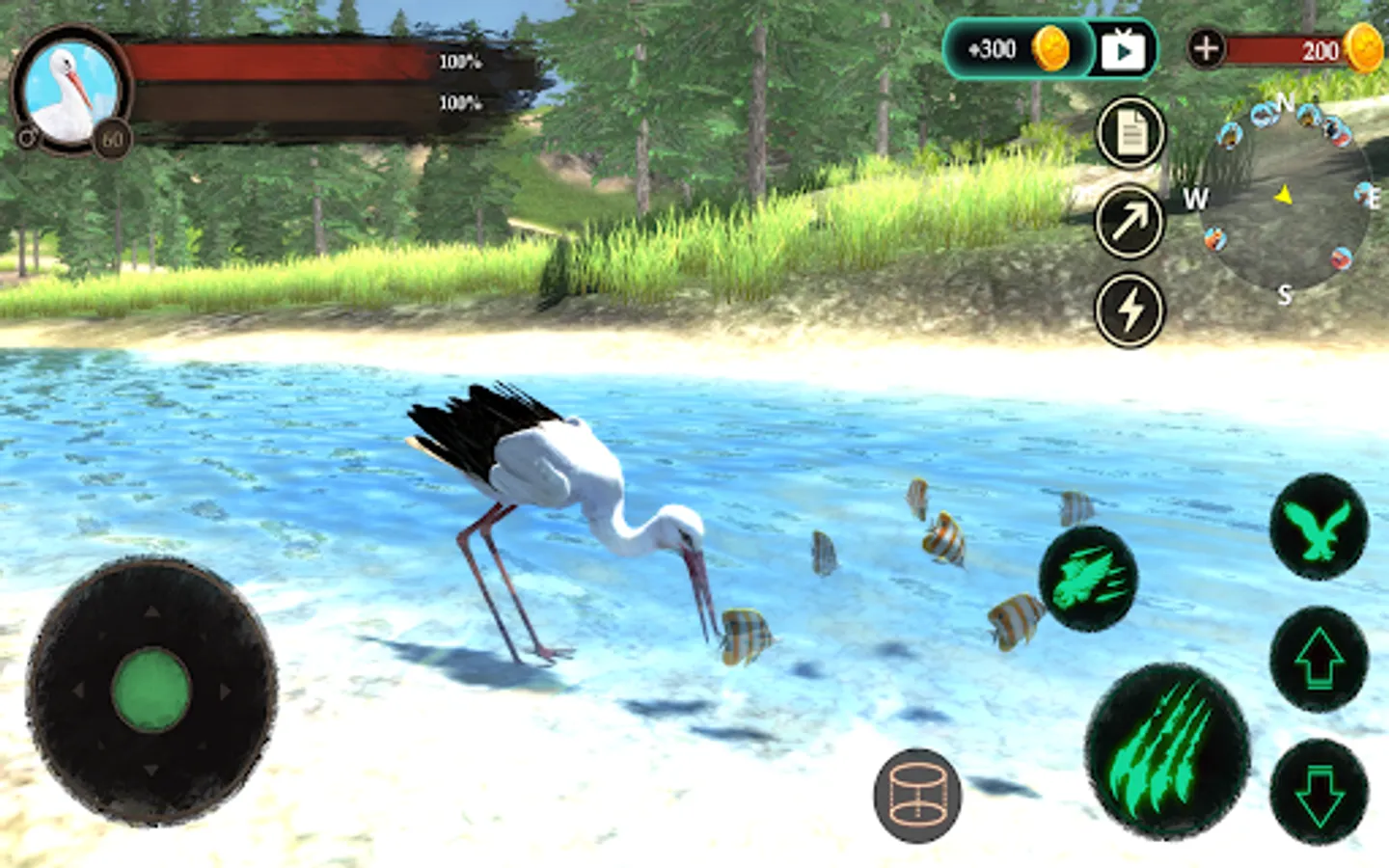Tap the cylinder camera view button
The height and width of the screenshot is (868, 1389).
coord(917,795)
